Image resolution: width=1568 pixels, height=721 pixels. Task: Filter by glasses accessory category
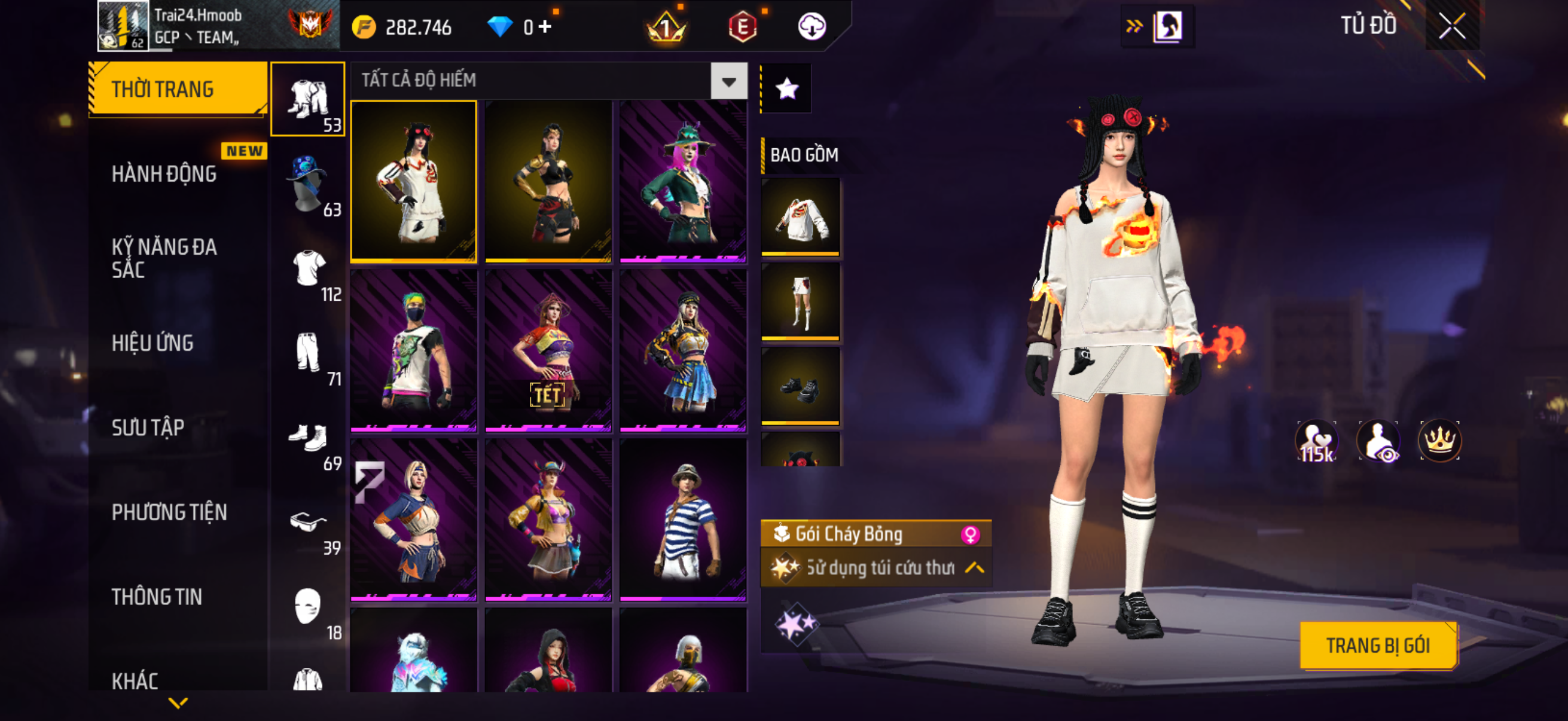tap(308, 522)
